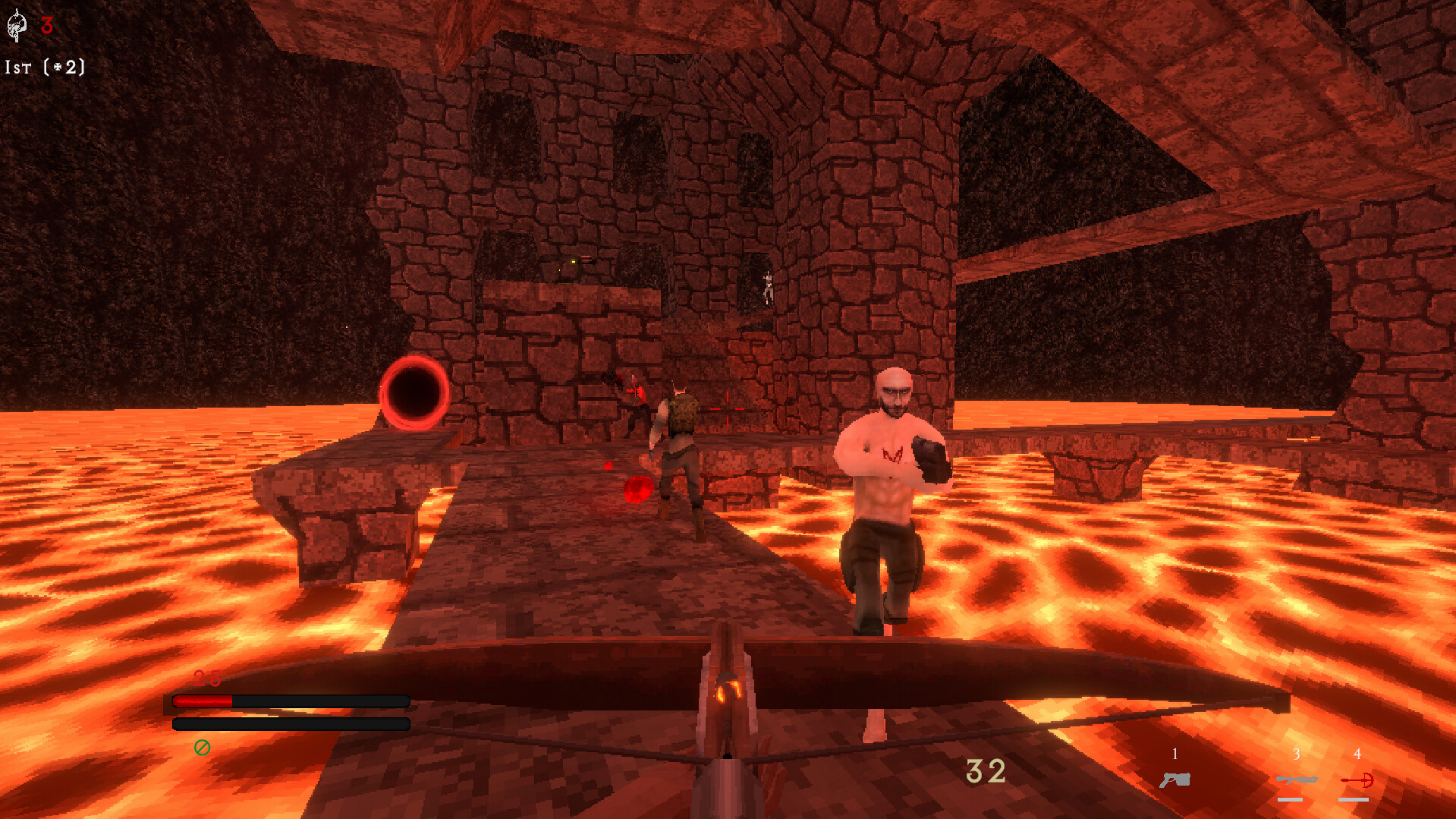Expand the weapon slot 3 number label
Viewport: 1456px width, 819px height.
[x=1296, y=754]
